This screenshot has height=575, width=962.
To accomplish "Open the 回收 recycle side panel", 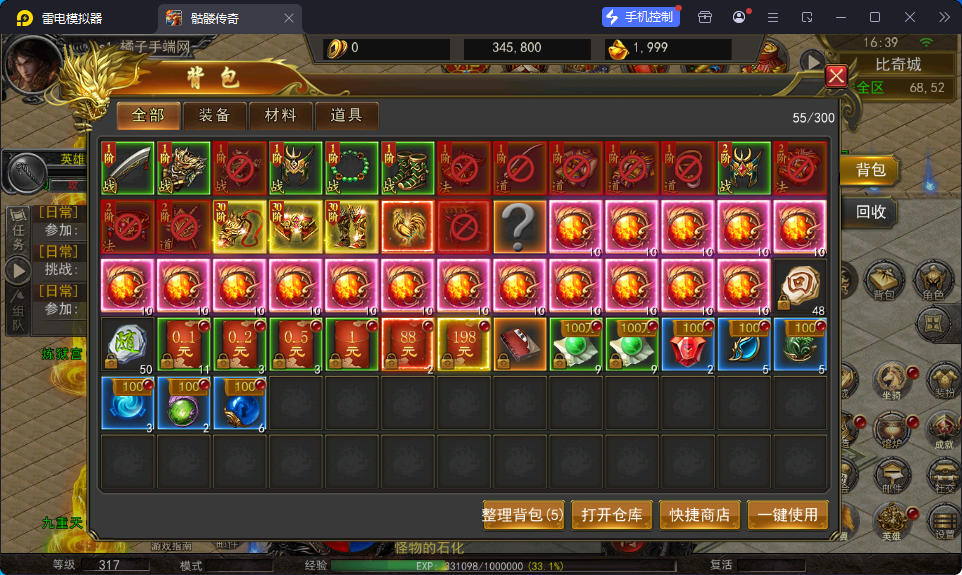I will pos(871,212).
